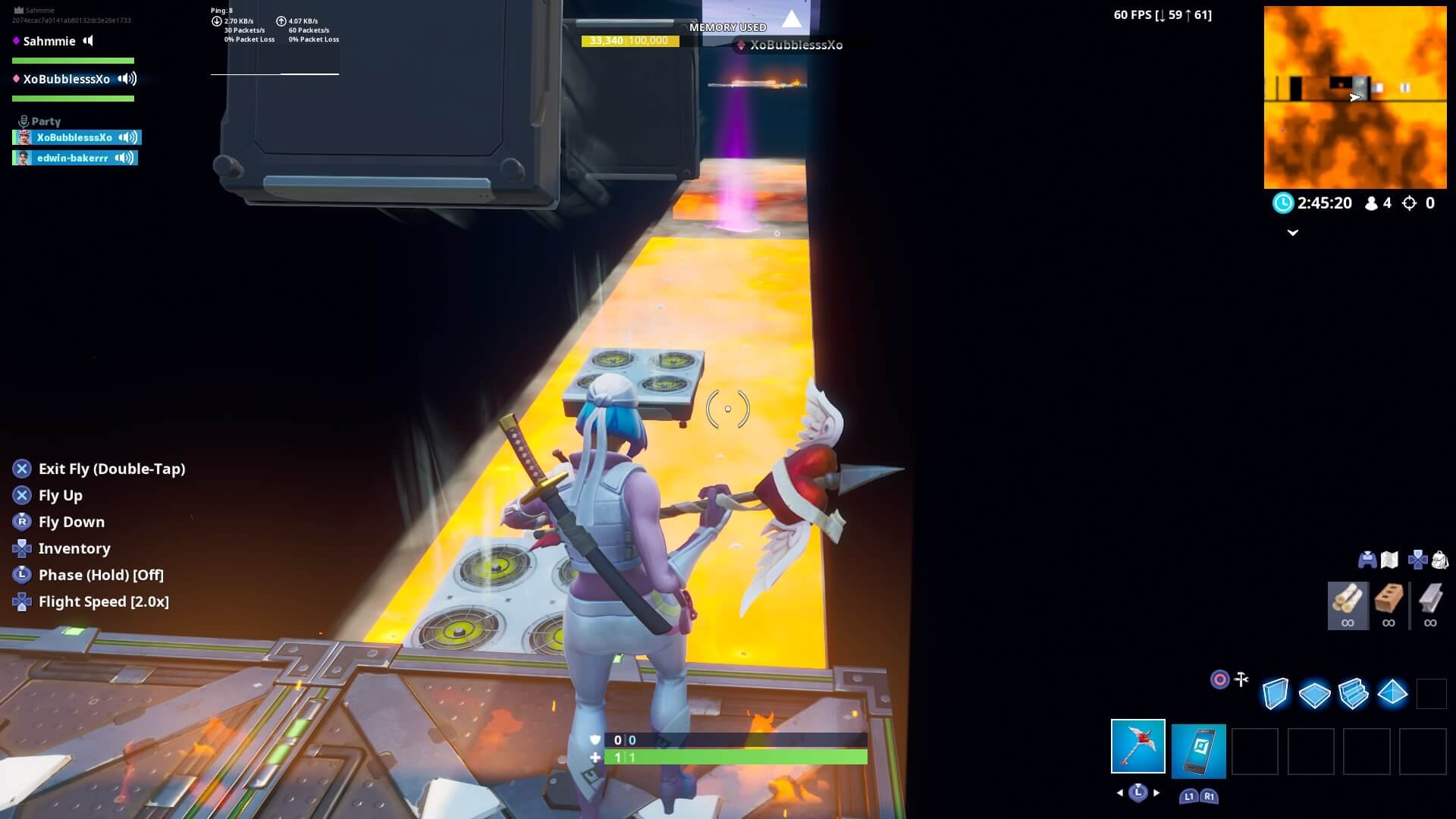The image size is (1456, 819).
Task: Expand the chevron below the minimap timer
Action: (x=1294, y=233)
